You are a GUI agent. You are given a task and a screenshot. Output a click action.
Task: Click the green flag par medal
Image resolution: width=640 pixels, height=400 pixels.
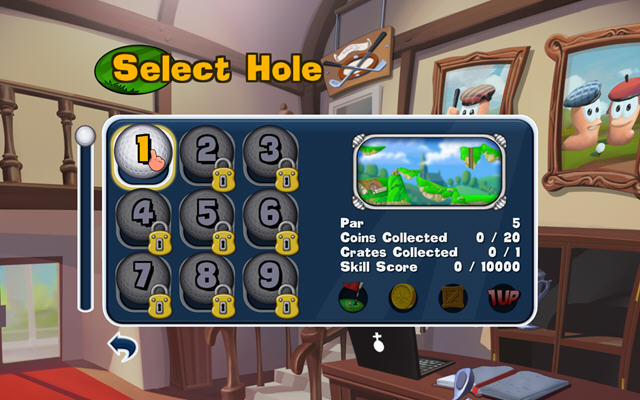pos(354,297)
